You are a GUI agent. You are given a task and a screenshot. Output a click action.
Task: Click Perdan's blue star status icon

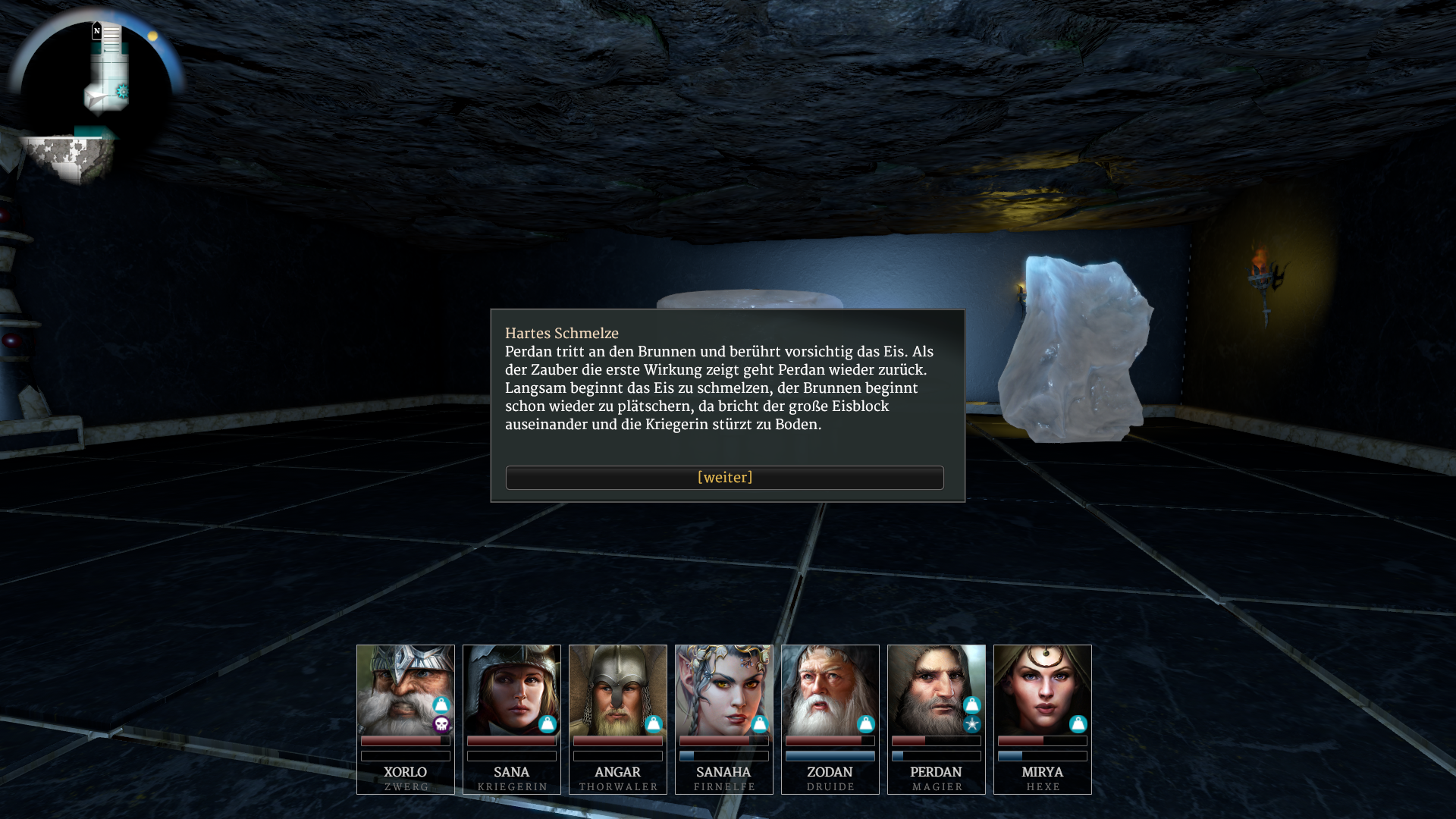(972, 725)
